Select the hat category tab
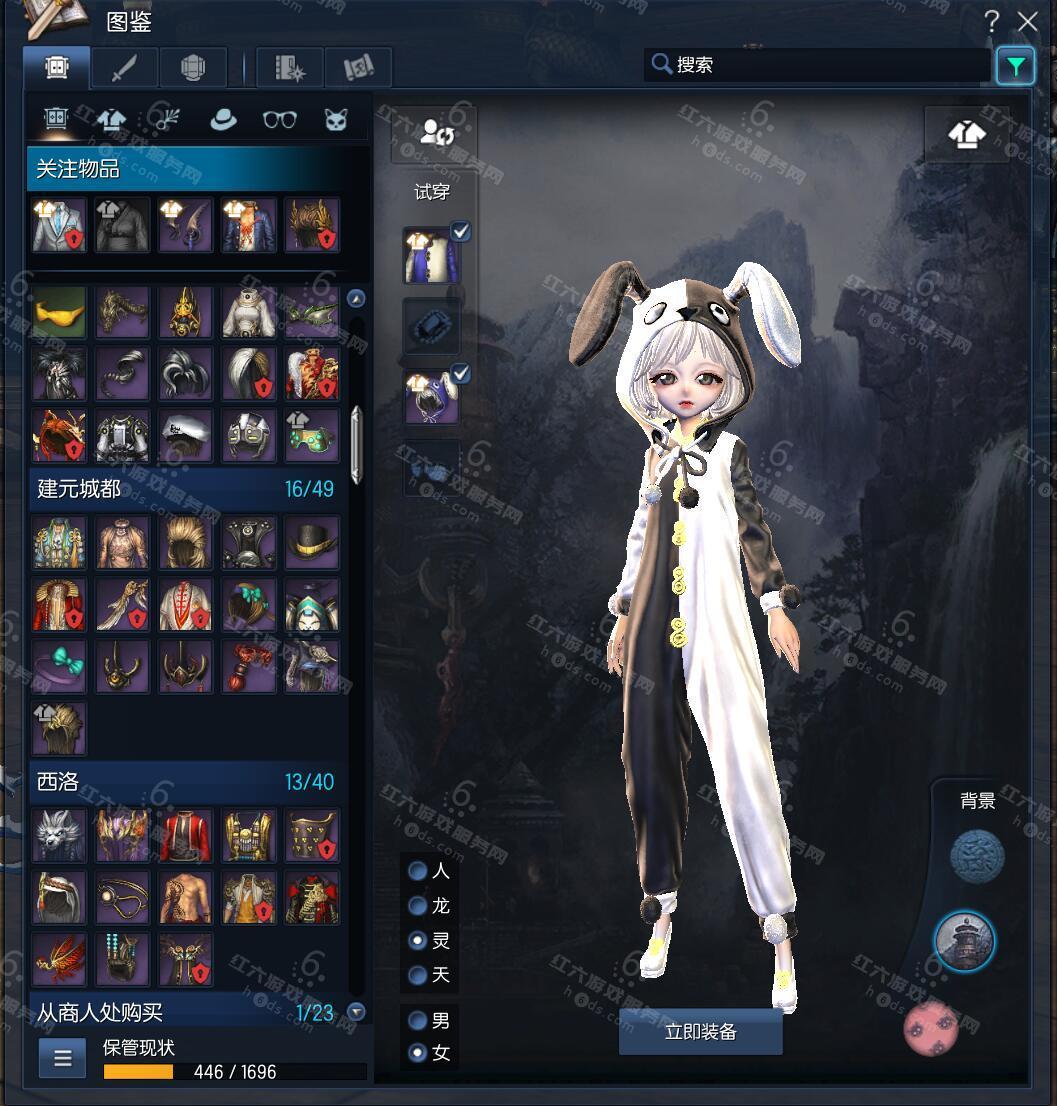The image size is (1057, 1106). (x=223, y=120)
